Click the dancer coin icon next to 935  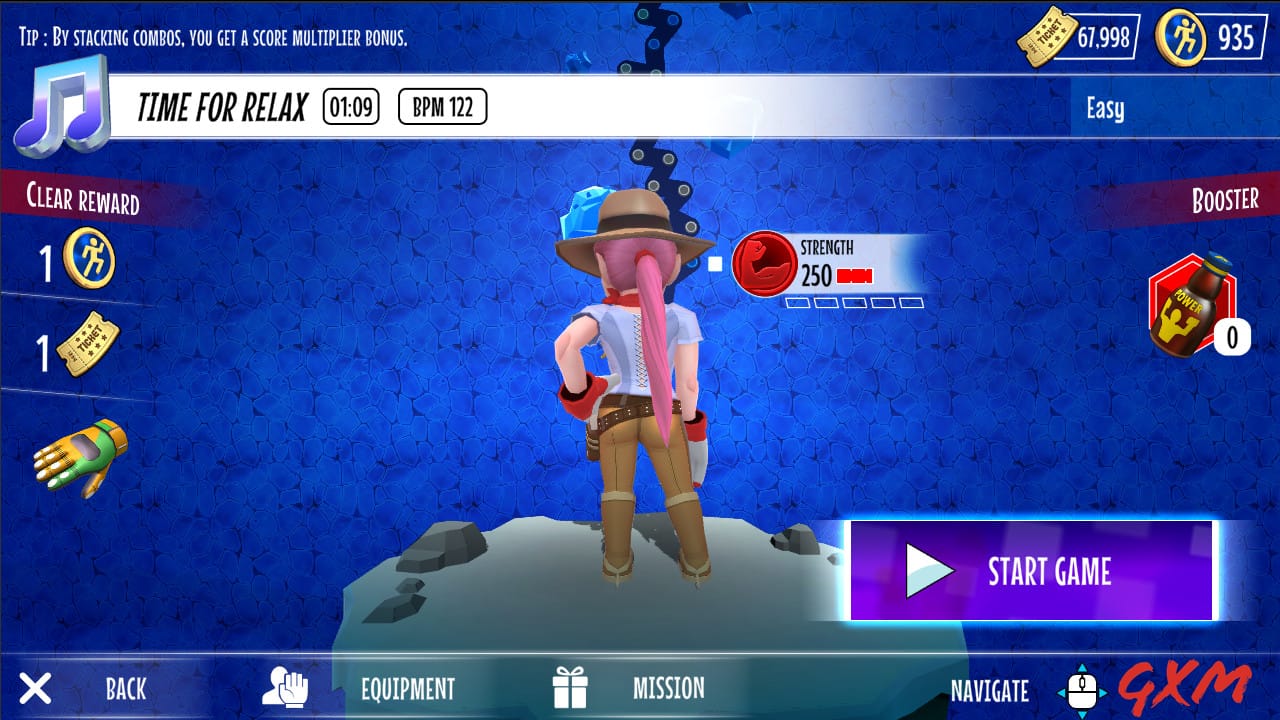tap(1179, 32)
